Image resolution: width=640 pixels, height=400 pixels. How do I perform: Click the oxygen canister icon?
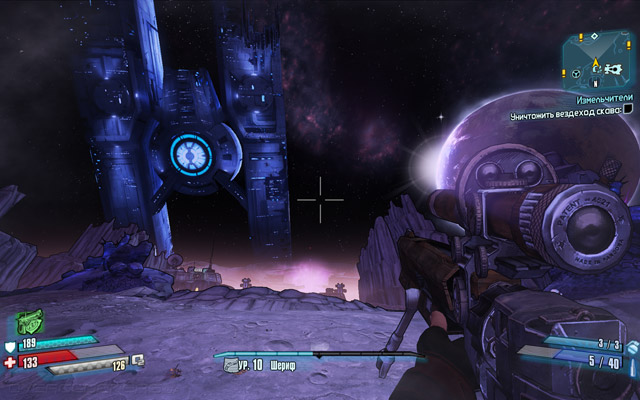137,360
